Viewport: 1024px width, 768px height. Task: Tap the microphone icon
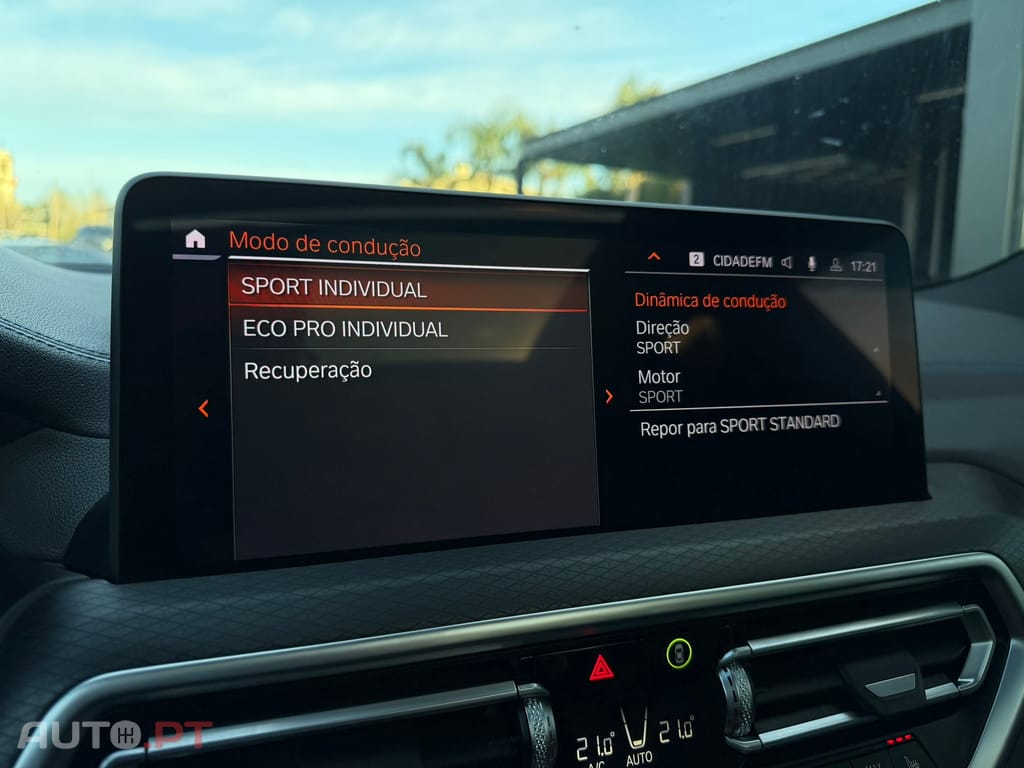(811, 264)
